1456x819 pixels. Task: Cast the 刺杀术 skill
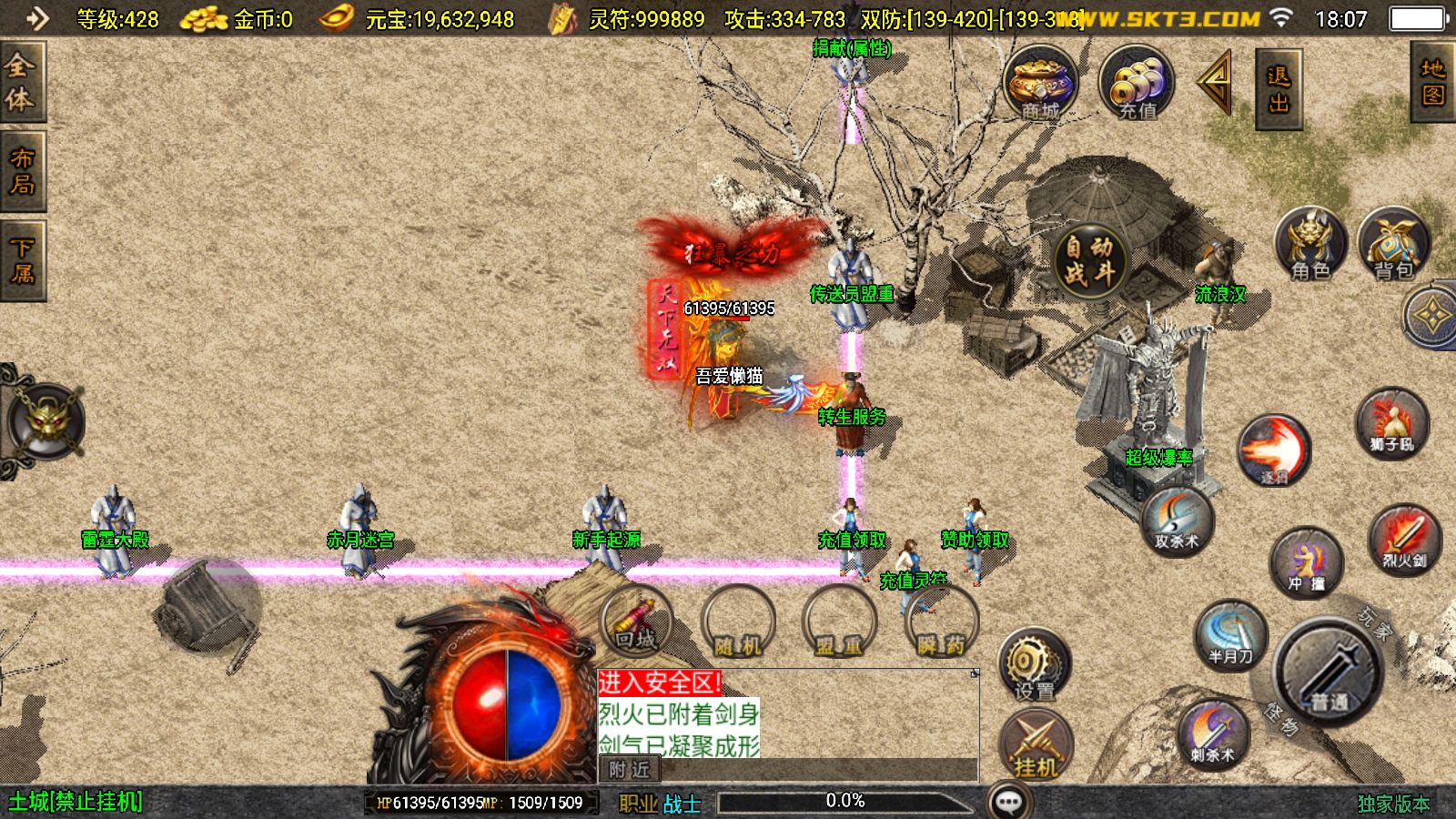tap(1212, 733)
